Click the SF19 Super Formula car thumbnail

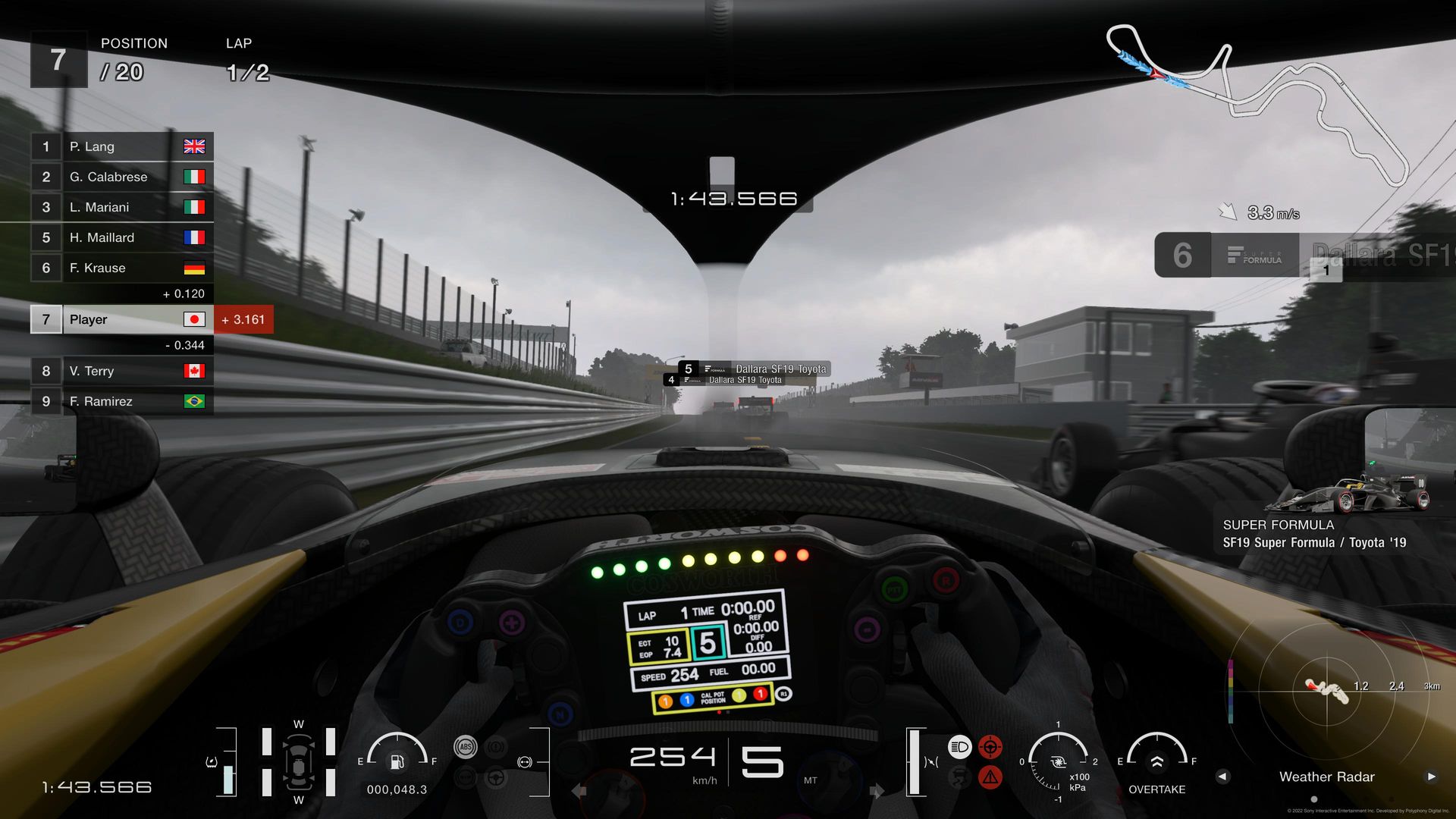[x=1348, y=493]
